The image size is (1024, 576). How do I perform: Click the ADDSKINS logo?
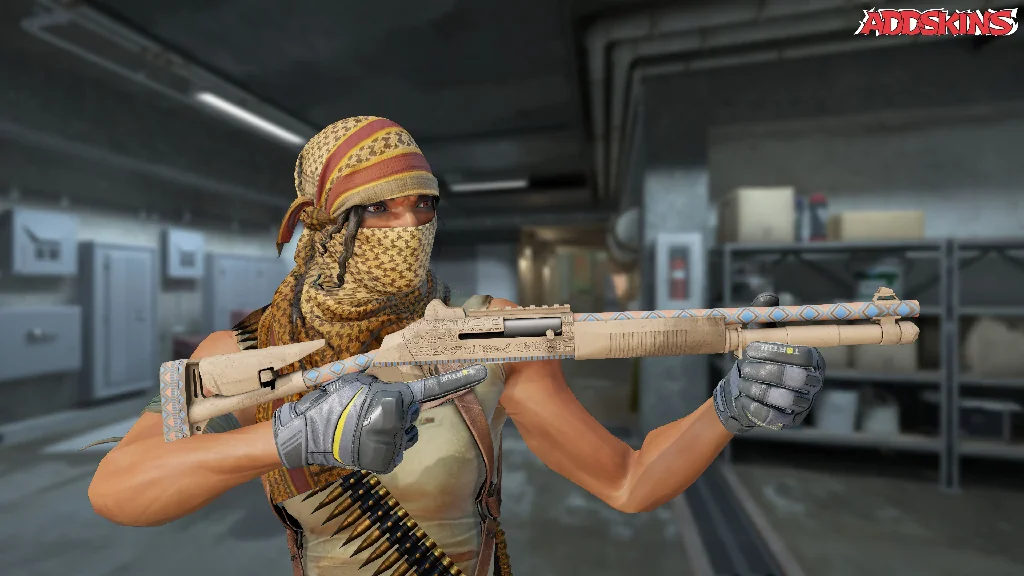pyautogui.click(x=935, y=22)
